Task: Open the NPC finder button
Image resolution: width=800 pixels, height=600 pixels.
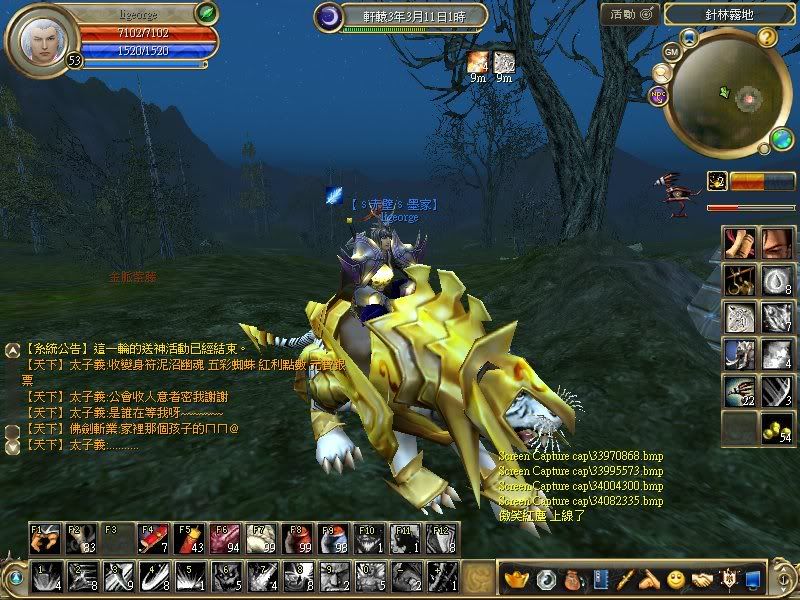Action: (x=658, y=95)
